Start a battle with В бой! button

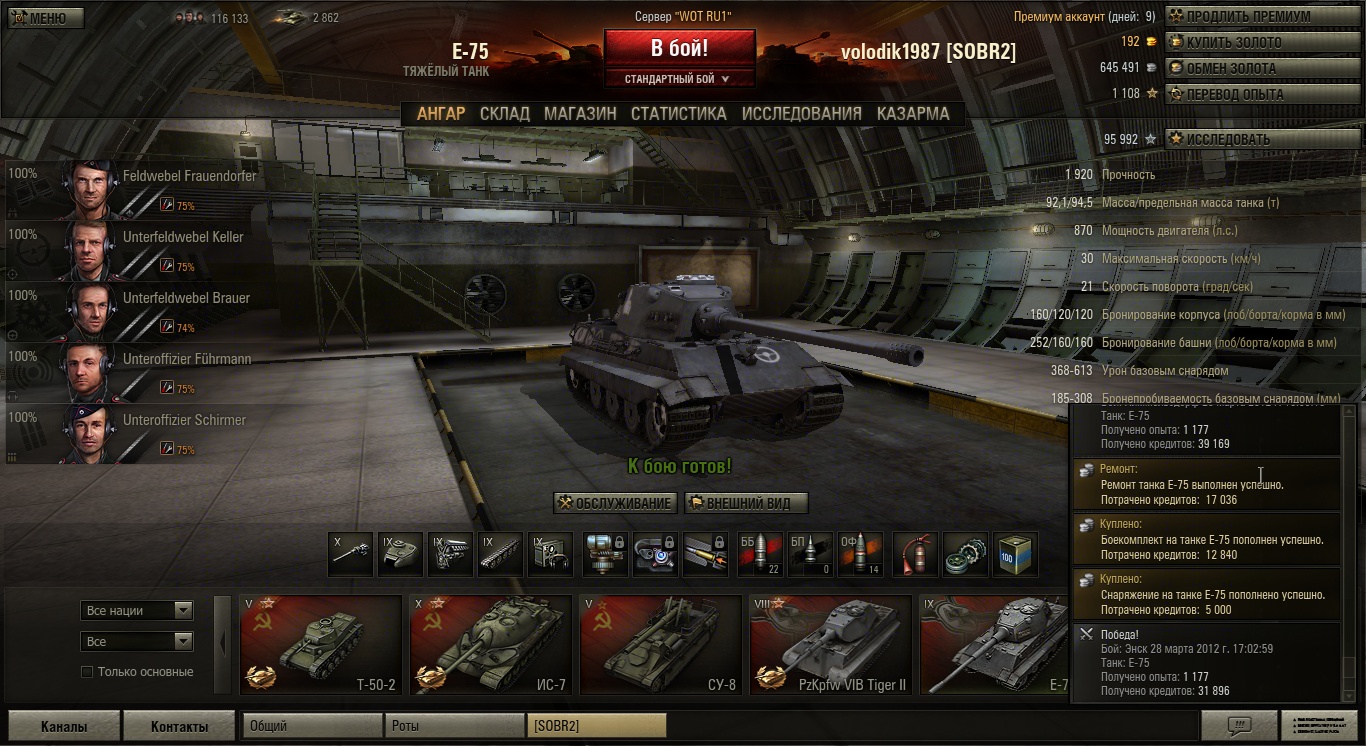[x=679, y=48]
